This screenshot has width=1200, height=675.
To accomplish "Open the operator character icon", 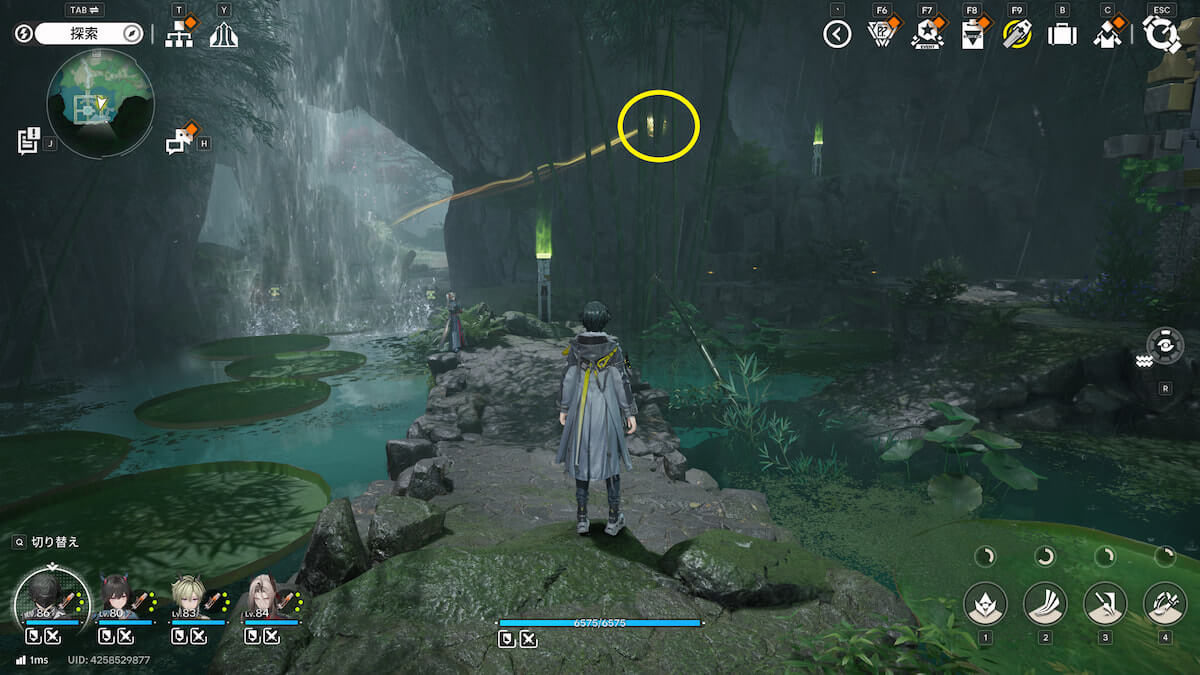I will point(1107,34).
